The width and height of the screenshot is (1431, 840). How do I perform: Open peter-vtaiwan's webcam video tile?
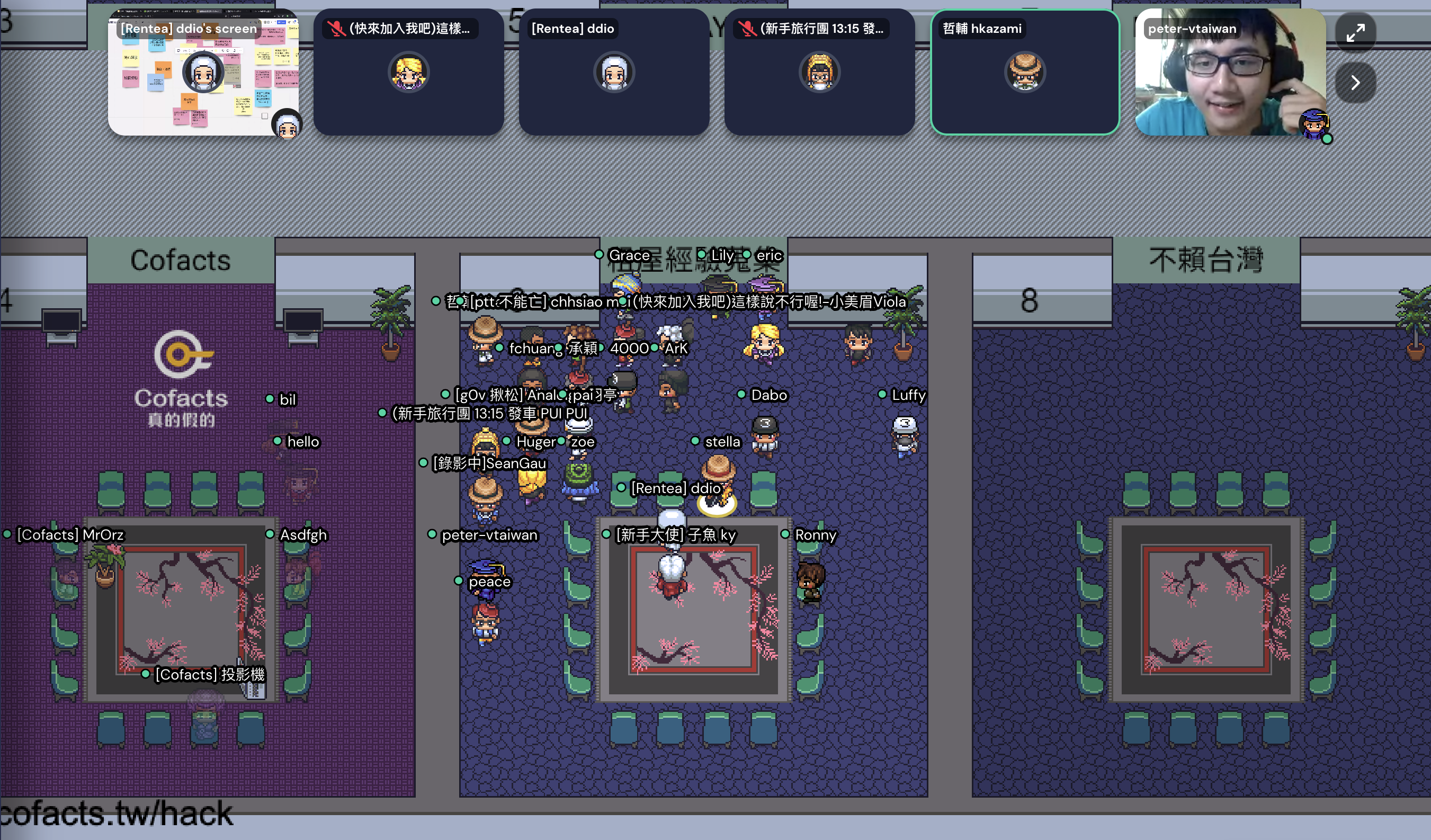1230,72
